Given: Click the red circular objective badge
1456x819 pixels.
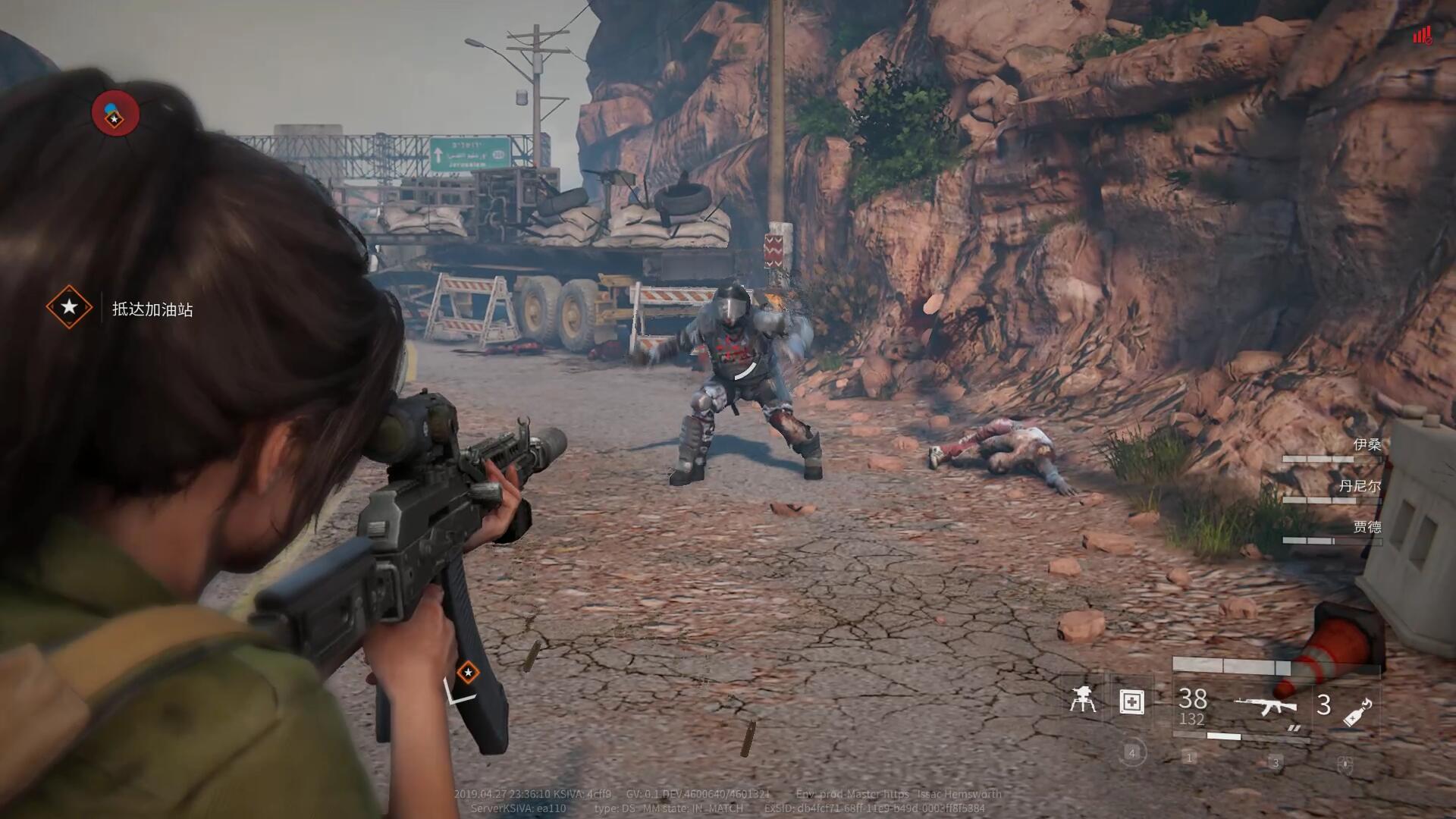Looking at the screenshot, I should coord(115,114).
